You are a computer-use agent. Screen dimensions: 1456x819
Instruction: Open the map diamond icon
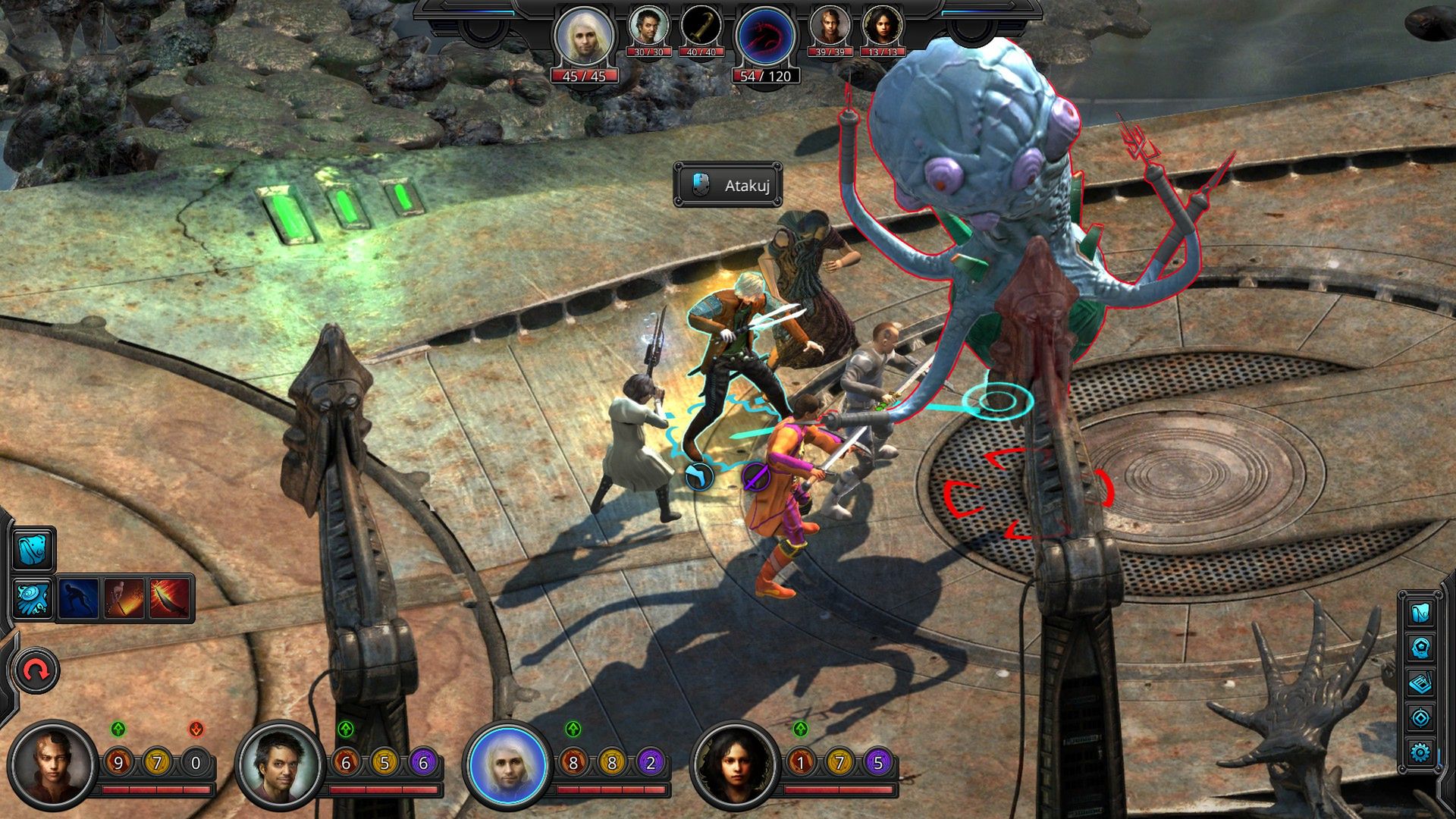tap(1420, 717)
